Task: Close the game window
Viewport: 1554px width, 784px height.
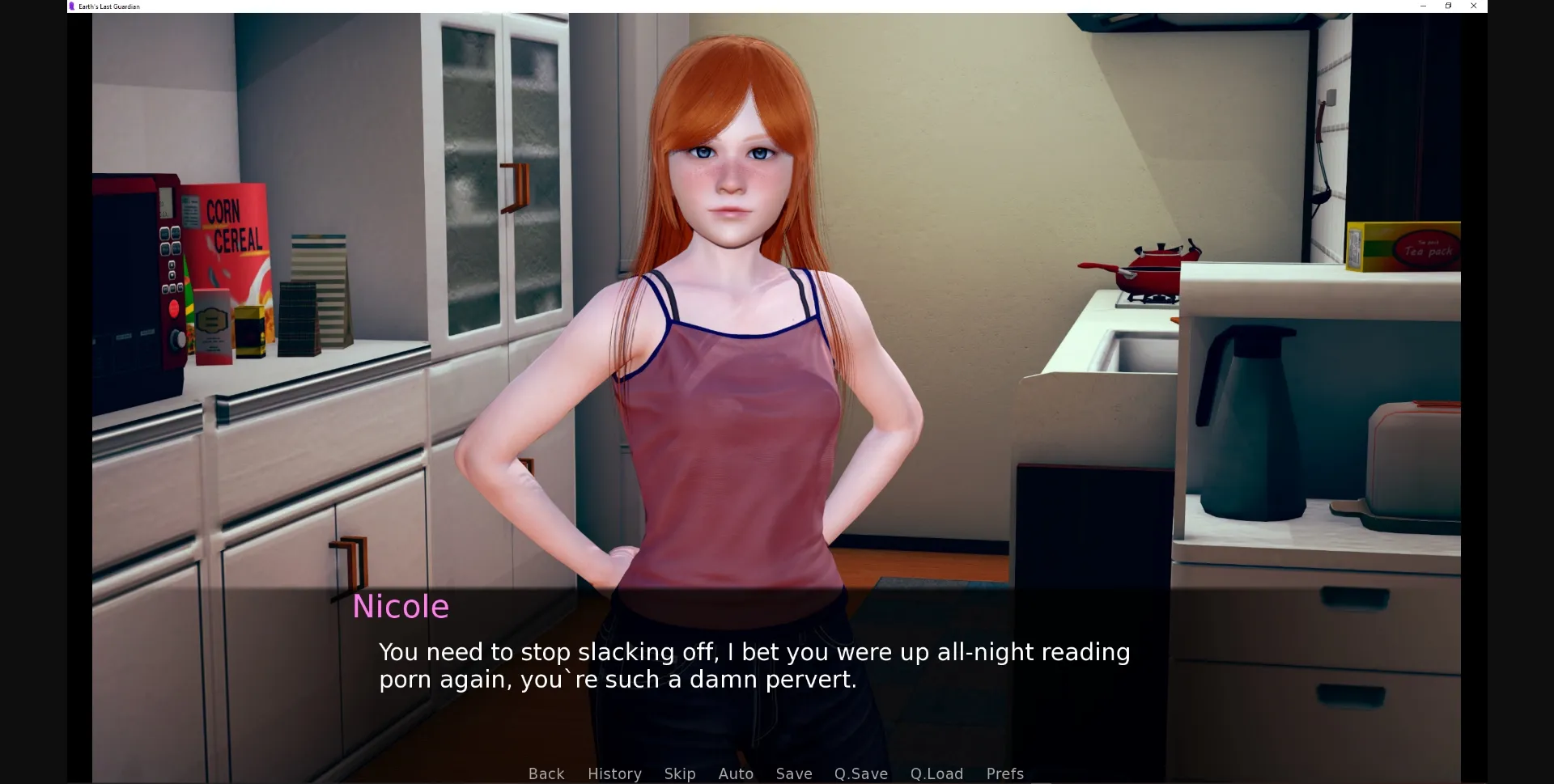Action: pyautogui.click(x=1474, y=6)
